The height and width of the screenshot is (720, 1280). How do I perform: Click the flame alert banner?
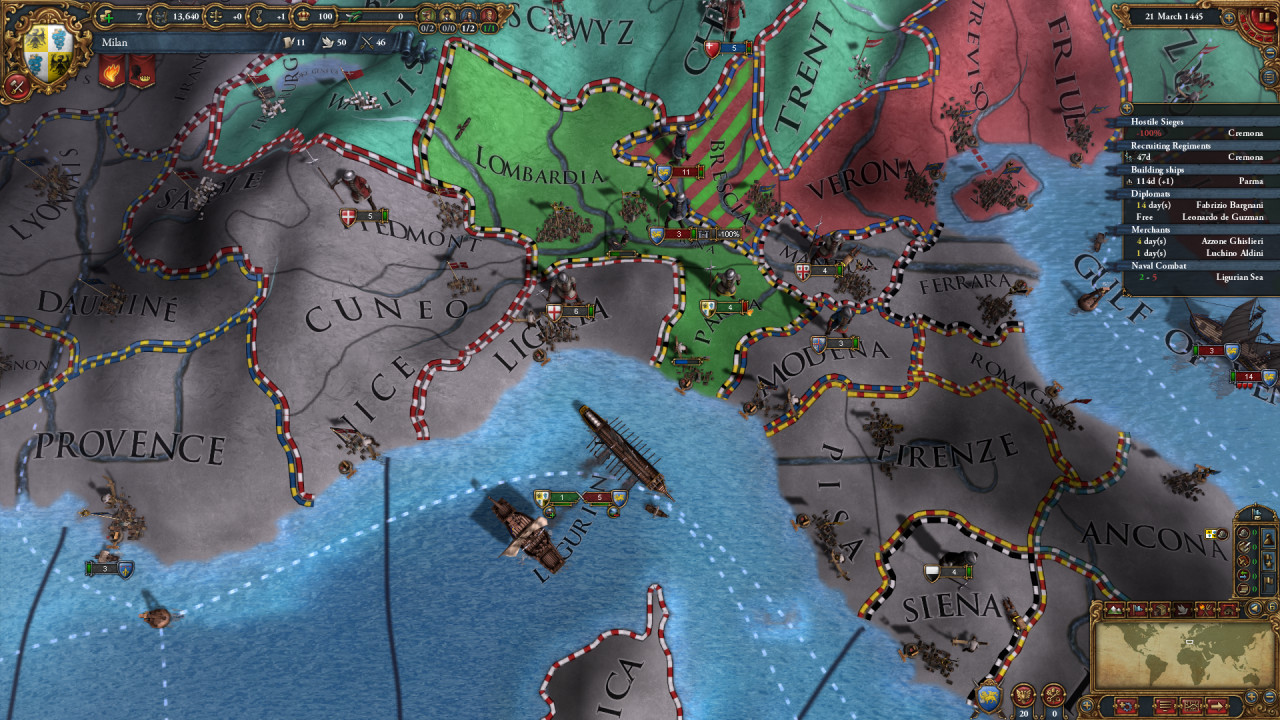click(x=111, y=71)
